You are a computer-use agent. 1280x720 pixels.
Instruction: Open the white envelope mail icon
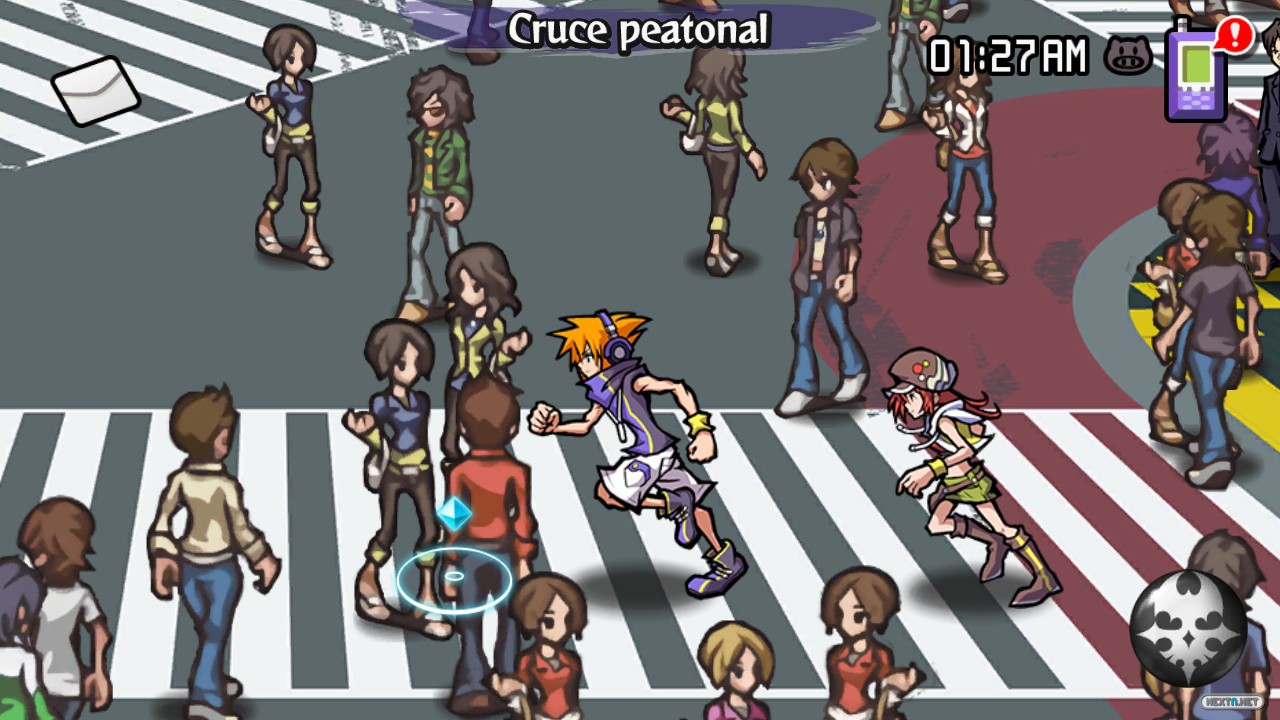[x=96, y=90]
